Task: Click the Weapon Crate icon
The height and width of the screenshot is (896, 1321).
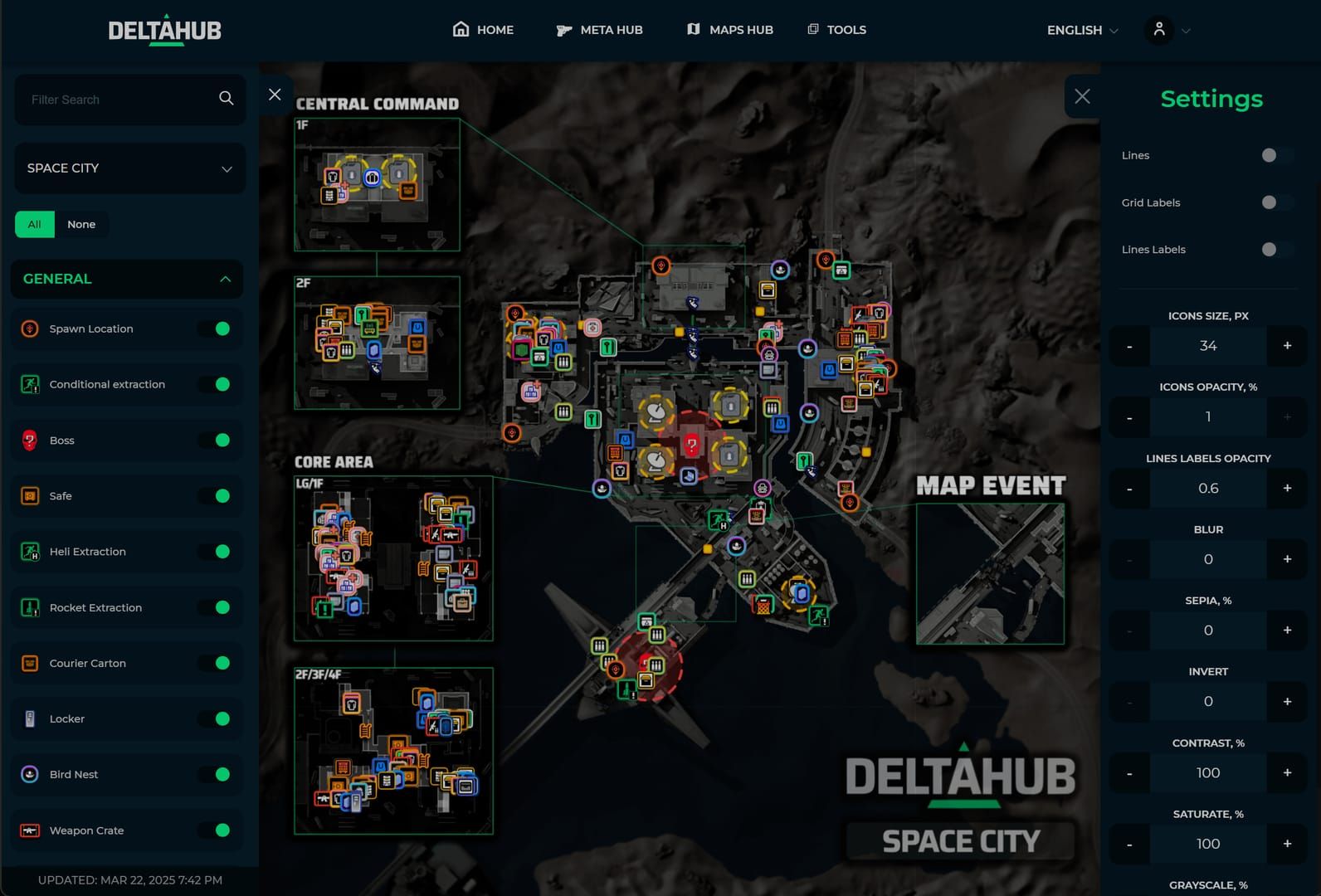Action: point(30,830)
